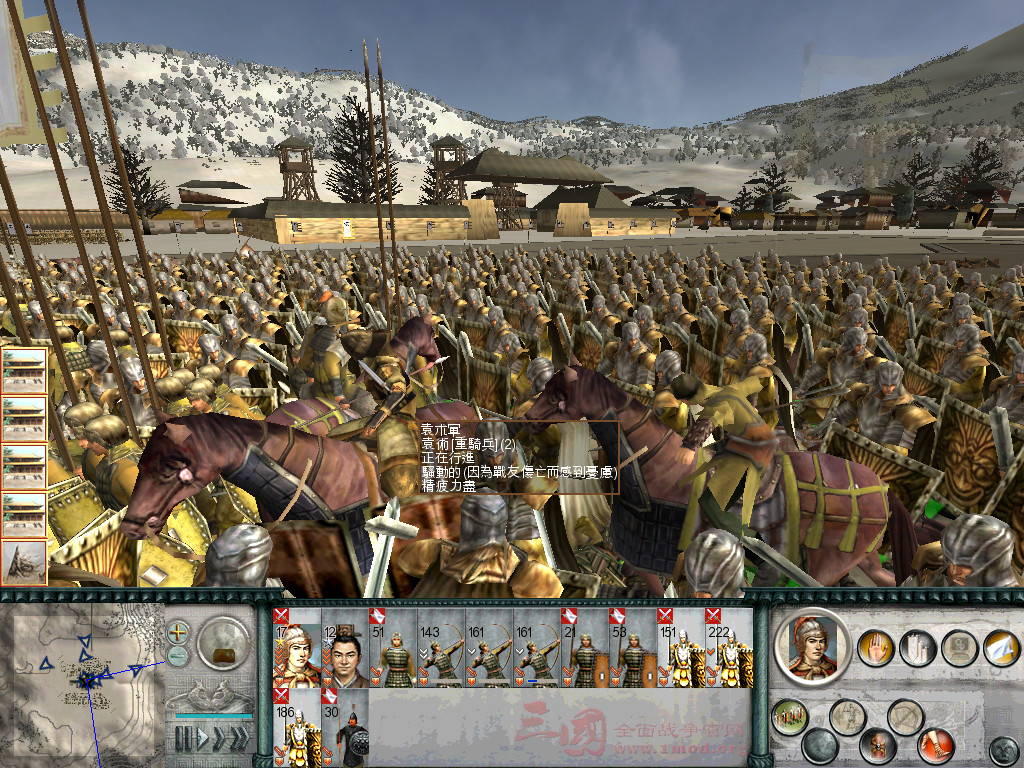Pause the battle

184,739
